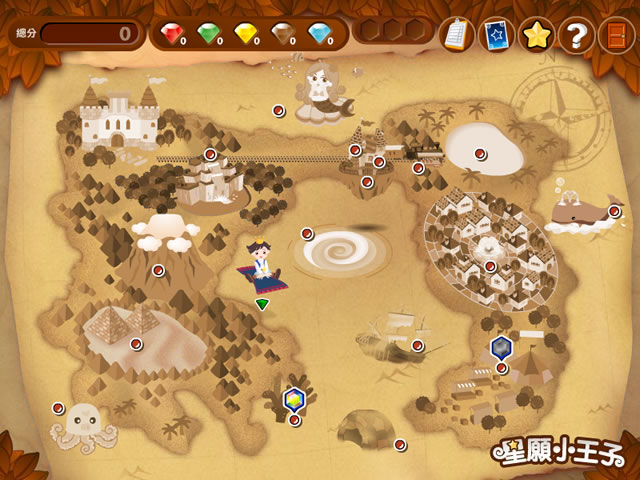The width and height of the screenshot is (640, 480).
Task: Open the notepad checklist button
Action: click(456, 35)
